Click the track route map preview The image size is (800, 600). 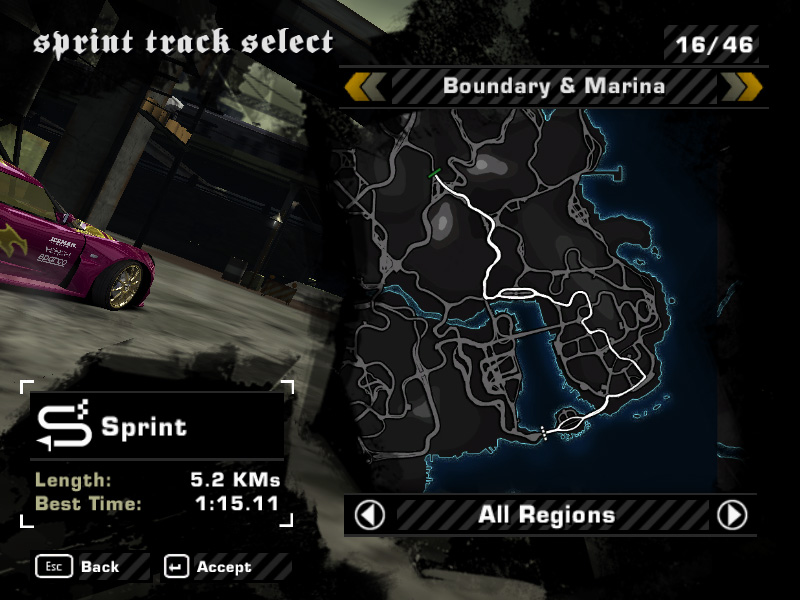pos(540,300)
